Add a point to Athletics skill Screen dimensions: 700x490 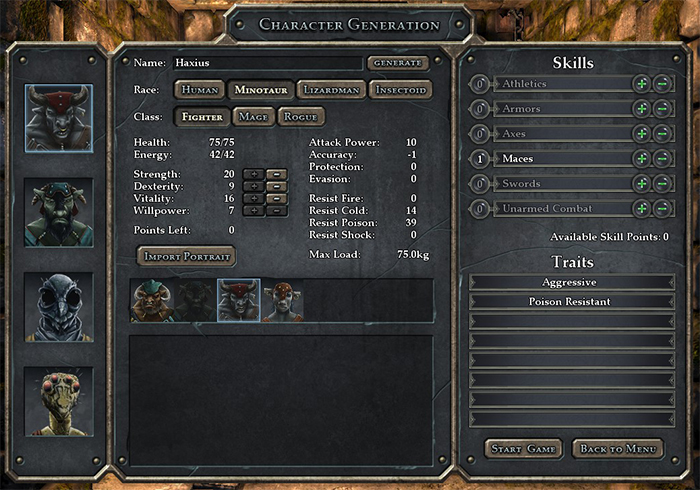pos(641,84)
